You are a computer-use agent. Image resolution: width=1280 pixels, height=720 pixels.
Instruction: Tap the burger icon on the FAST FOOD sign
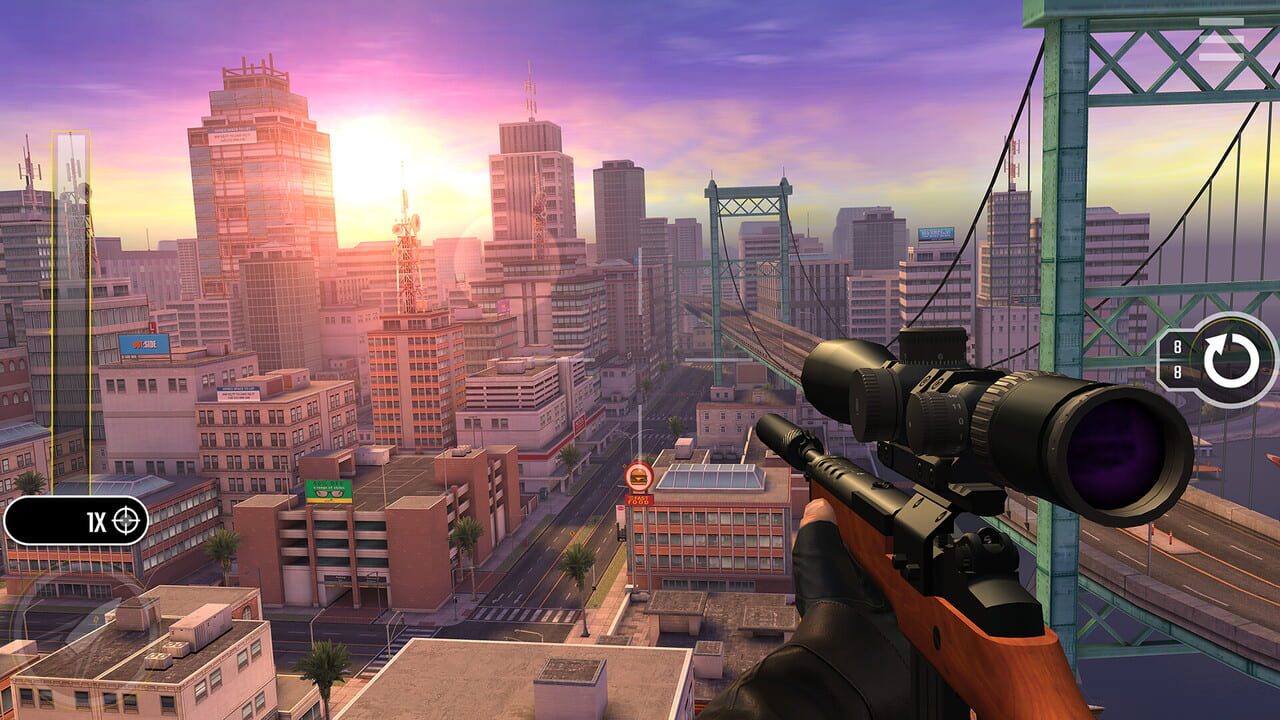pyautogui.click(x=641, y=478)
